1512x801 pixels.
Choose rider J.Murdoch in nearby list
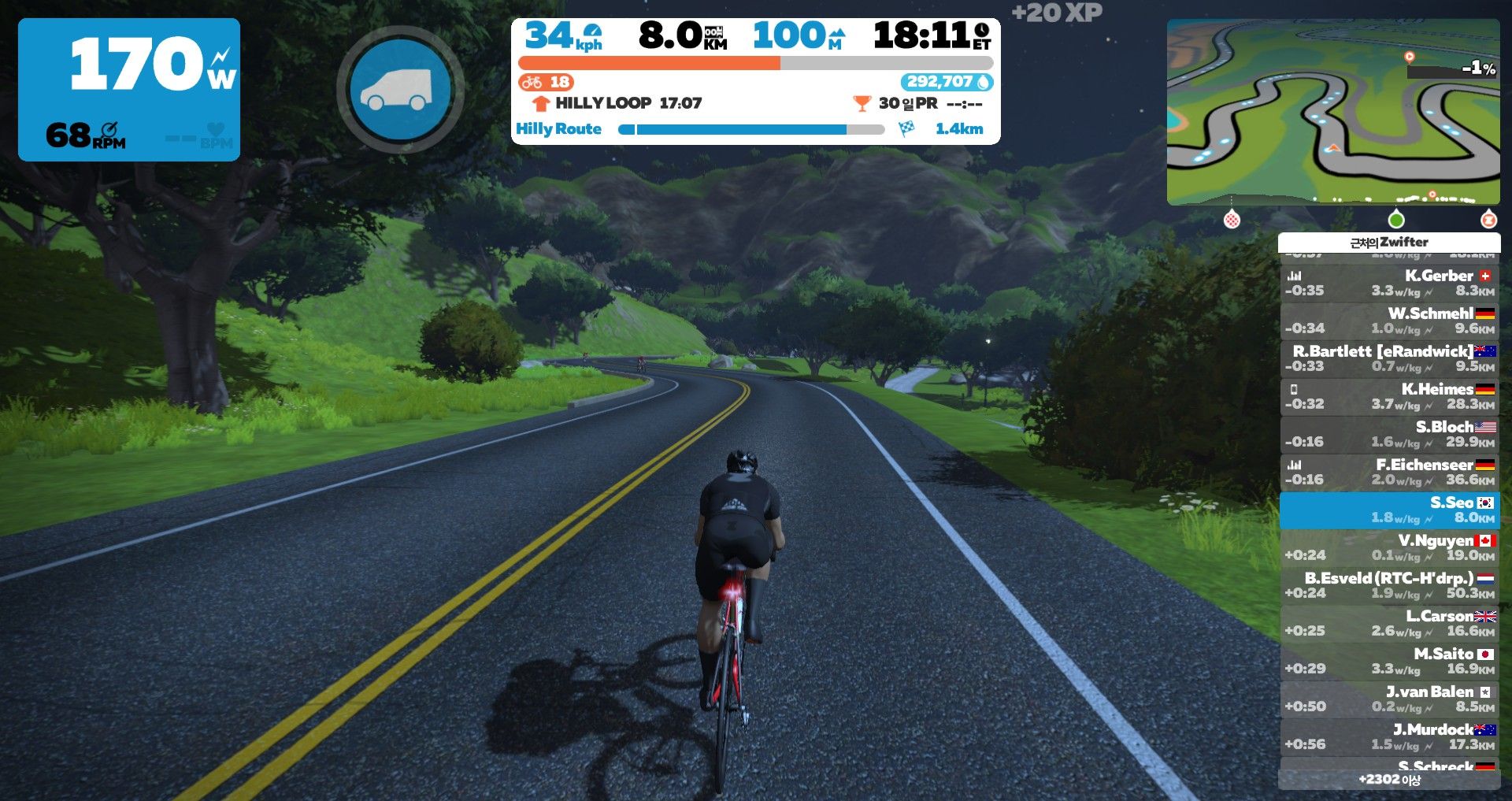point(1389,736)
